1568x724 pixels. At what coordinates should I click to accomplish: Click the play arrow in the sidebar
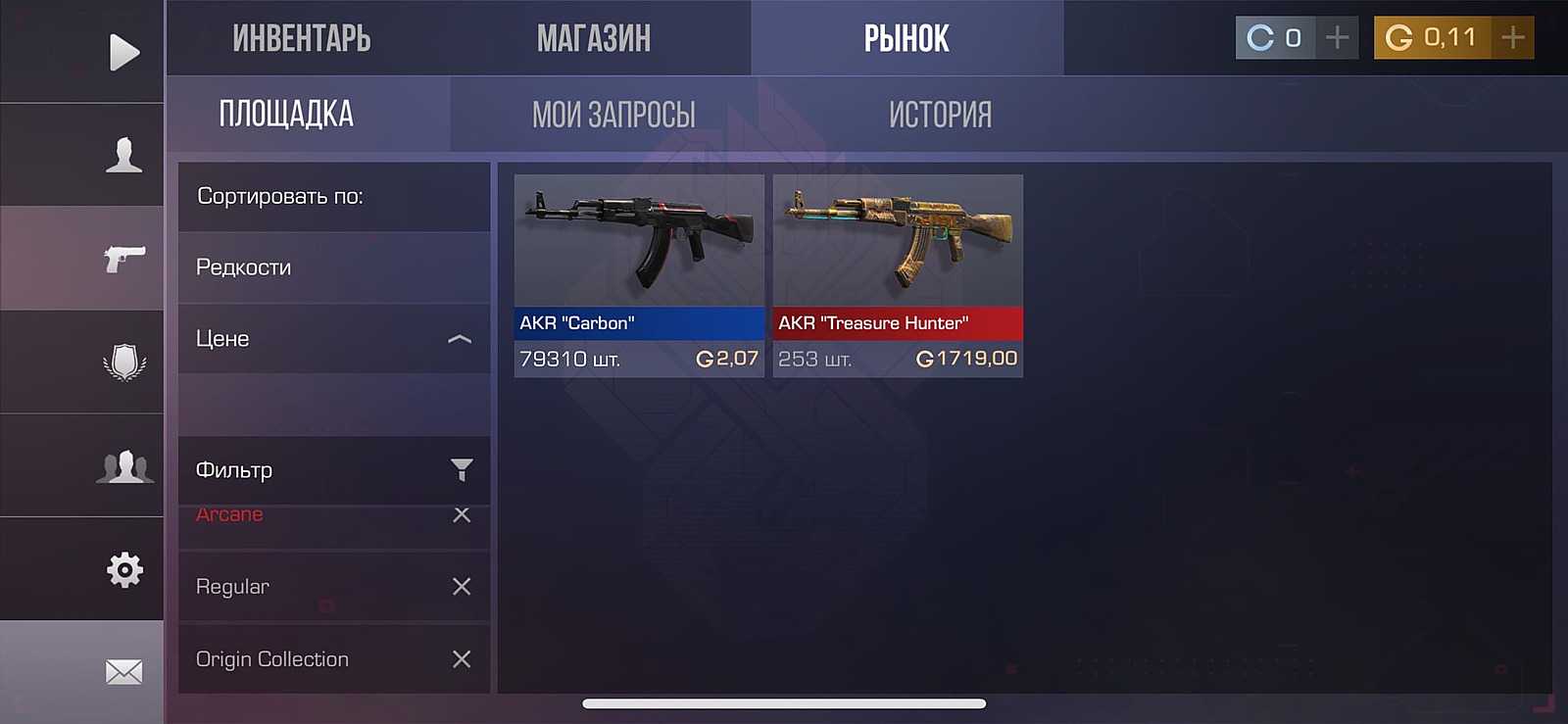tap(123, 52)
